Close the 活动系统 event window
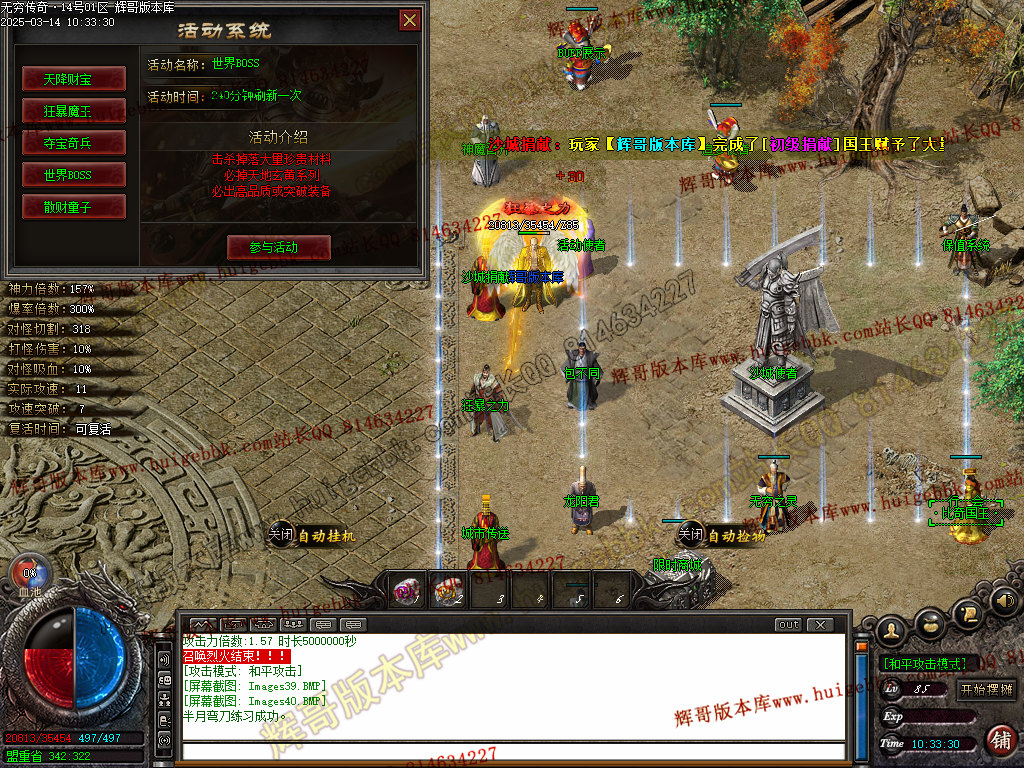 click(x=409, y=20)
